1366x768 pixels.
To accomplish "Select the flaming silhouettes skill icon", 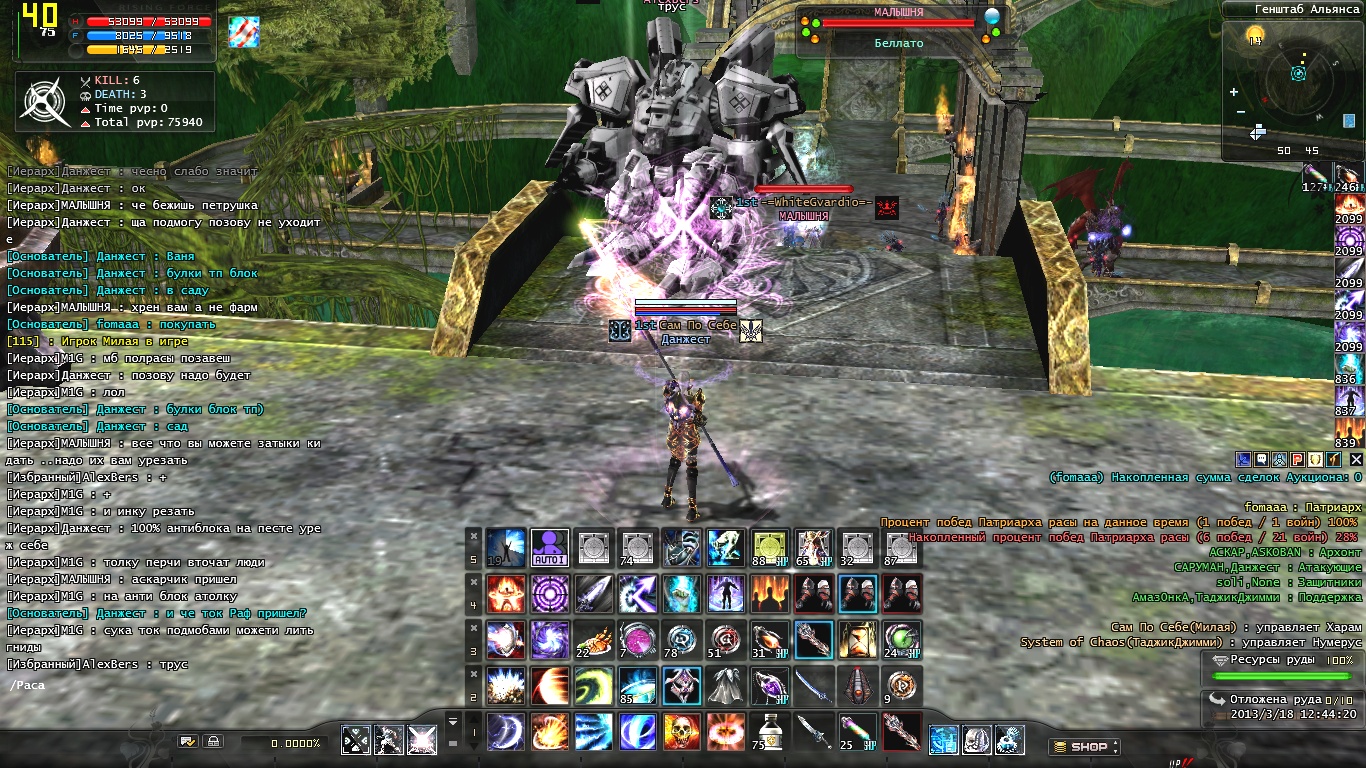I will click(x=771, y=594).
